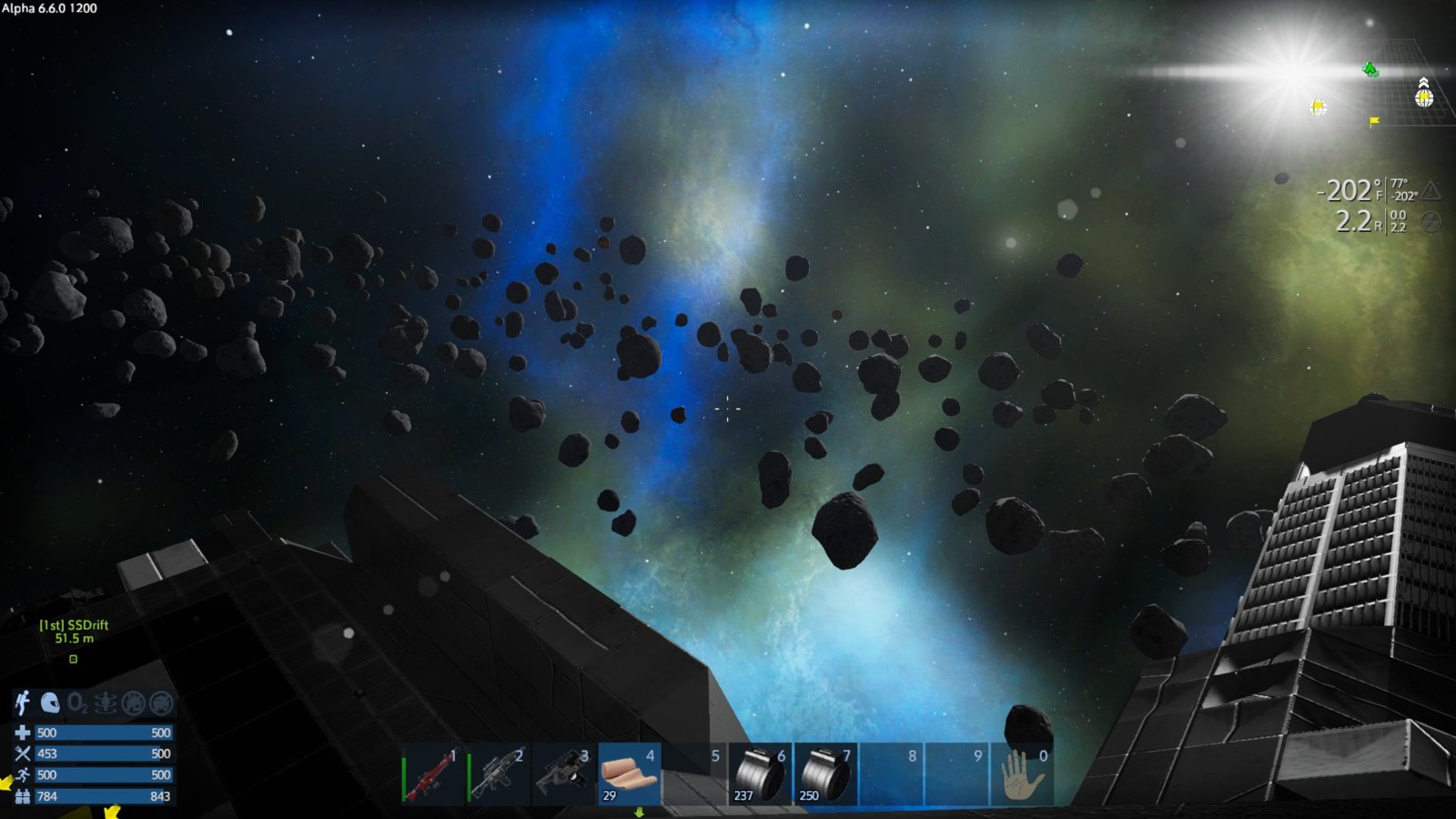Screen dimensions: 1456x819
Task: Toggle the helmet status icon
Action: [x=50, y=703]
